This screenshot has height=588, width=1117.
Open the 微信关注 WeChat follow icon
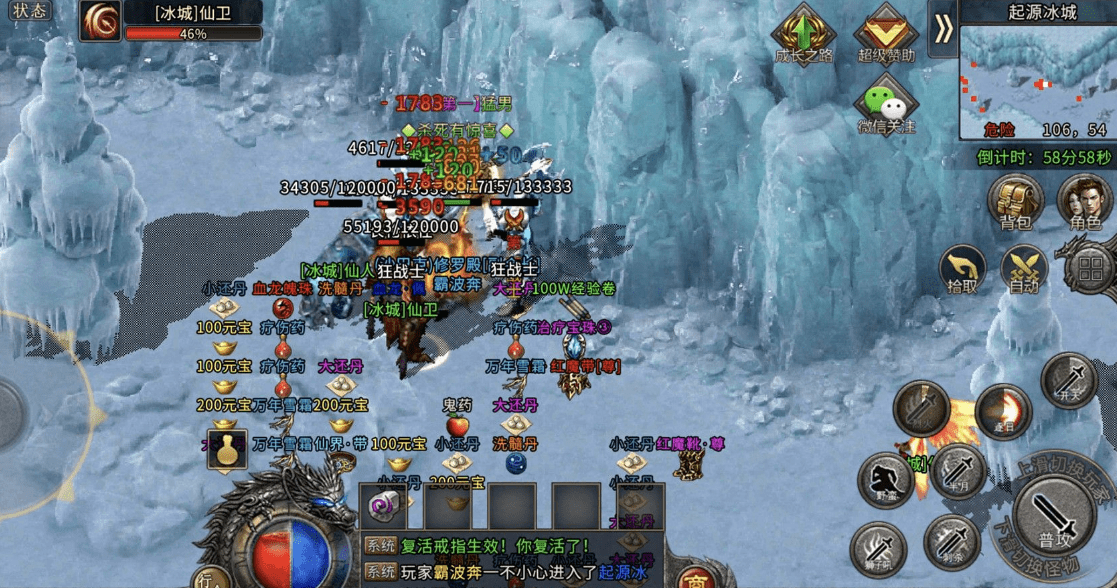pyautogui.click(x=885, y=105)
